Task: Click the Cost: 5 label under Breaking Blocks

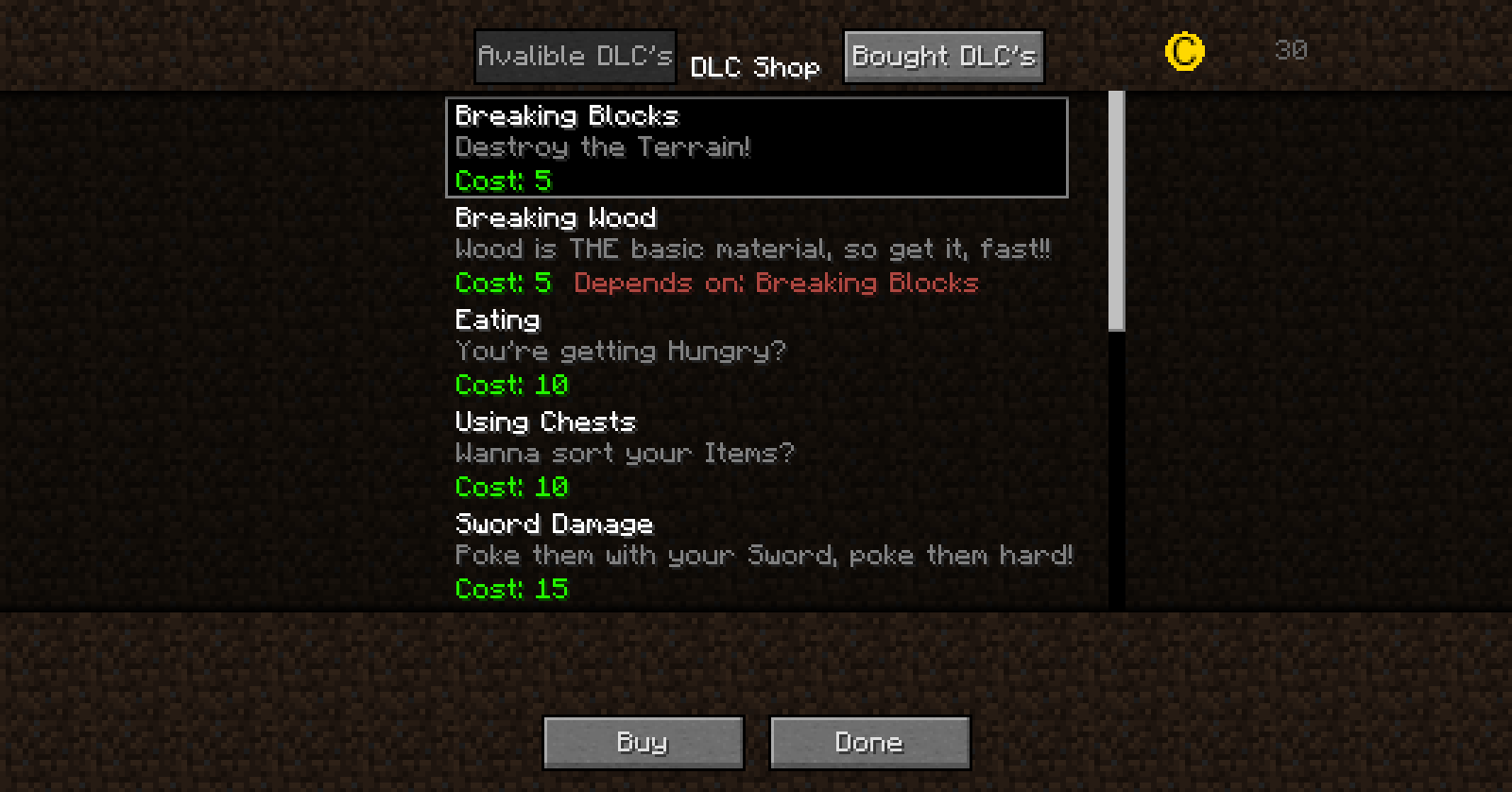Action: tap(503, 181)
